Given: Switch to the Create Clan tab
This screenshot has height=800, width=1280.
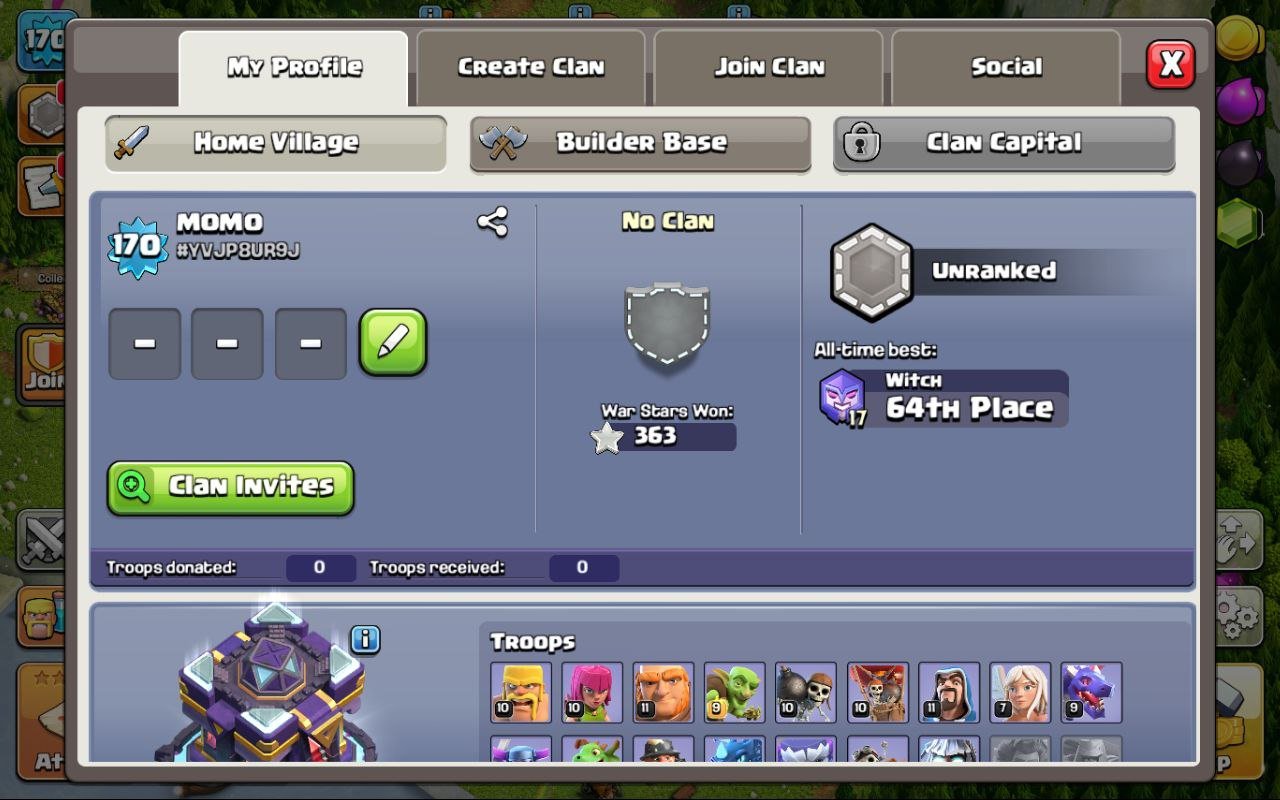Looking at the screenshot, I should 530,66.
